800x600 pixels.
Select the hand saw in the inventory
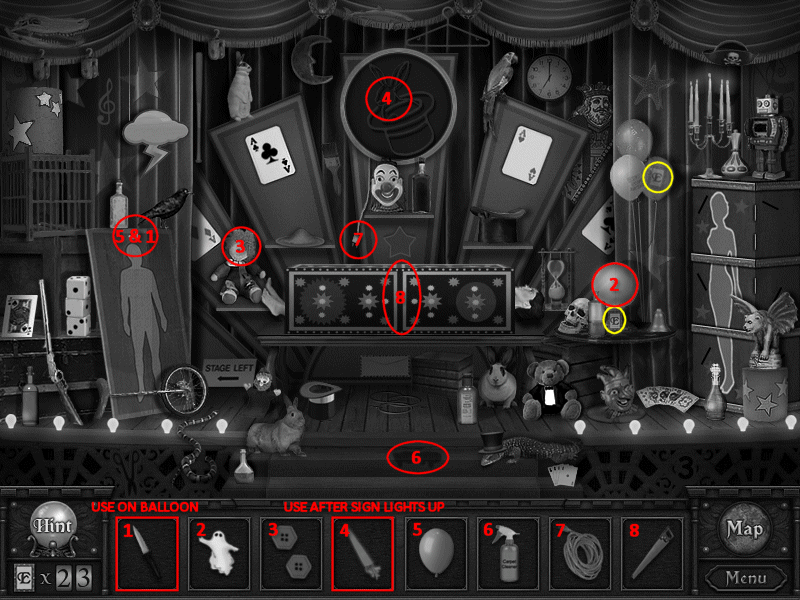[x=652, y=553]
